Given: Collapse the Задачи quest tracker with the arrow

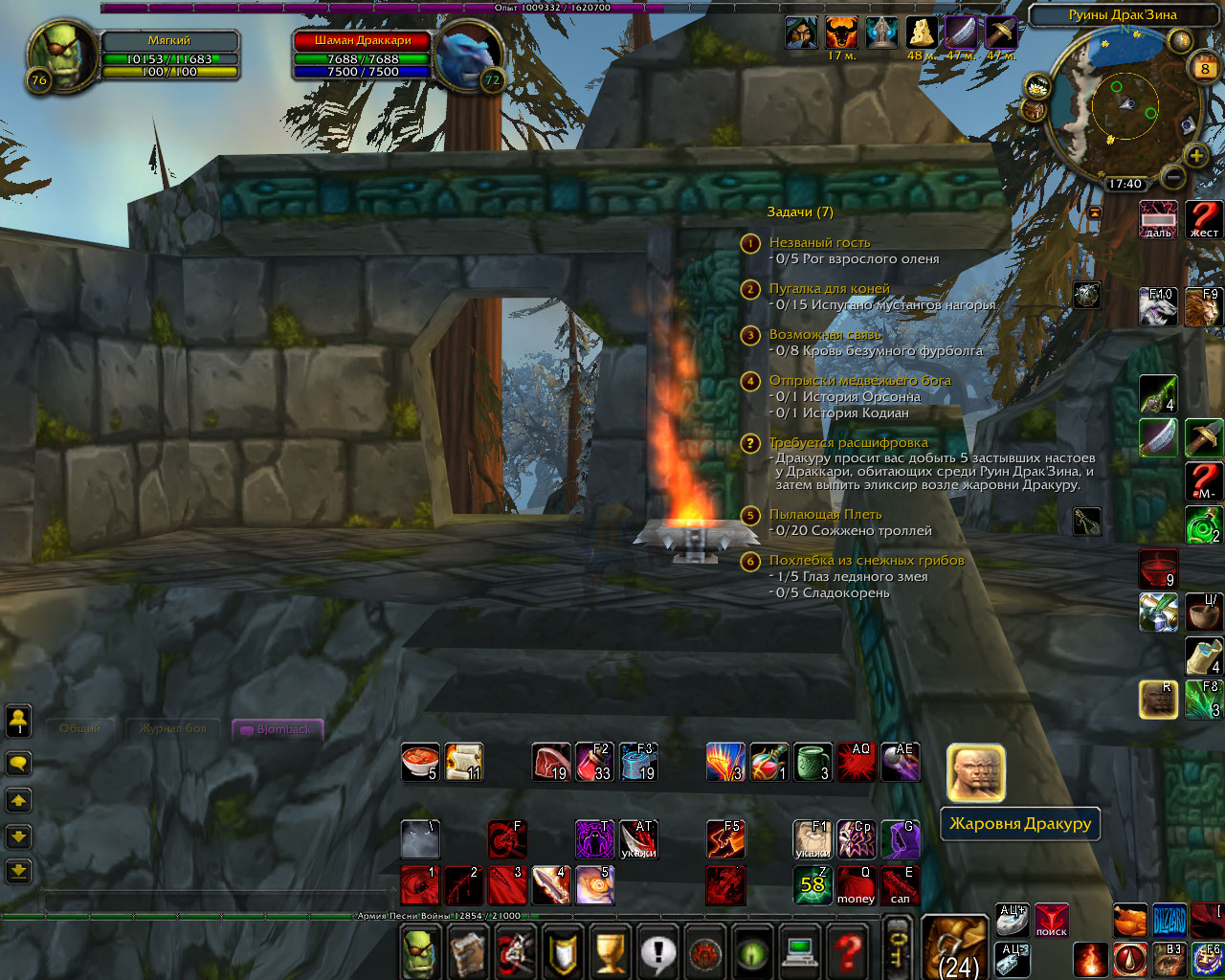Looking at the screenshot, I should click(1095, 212).
